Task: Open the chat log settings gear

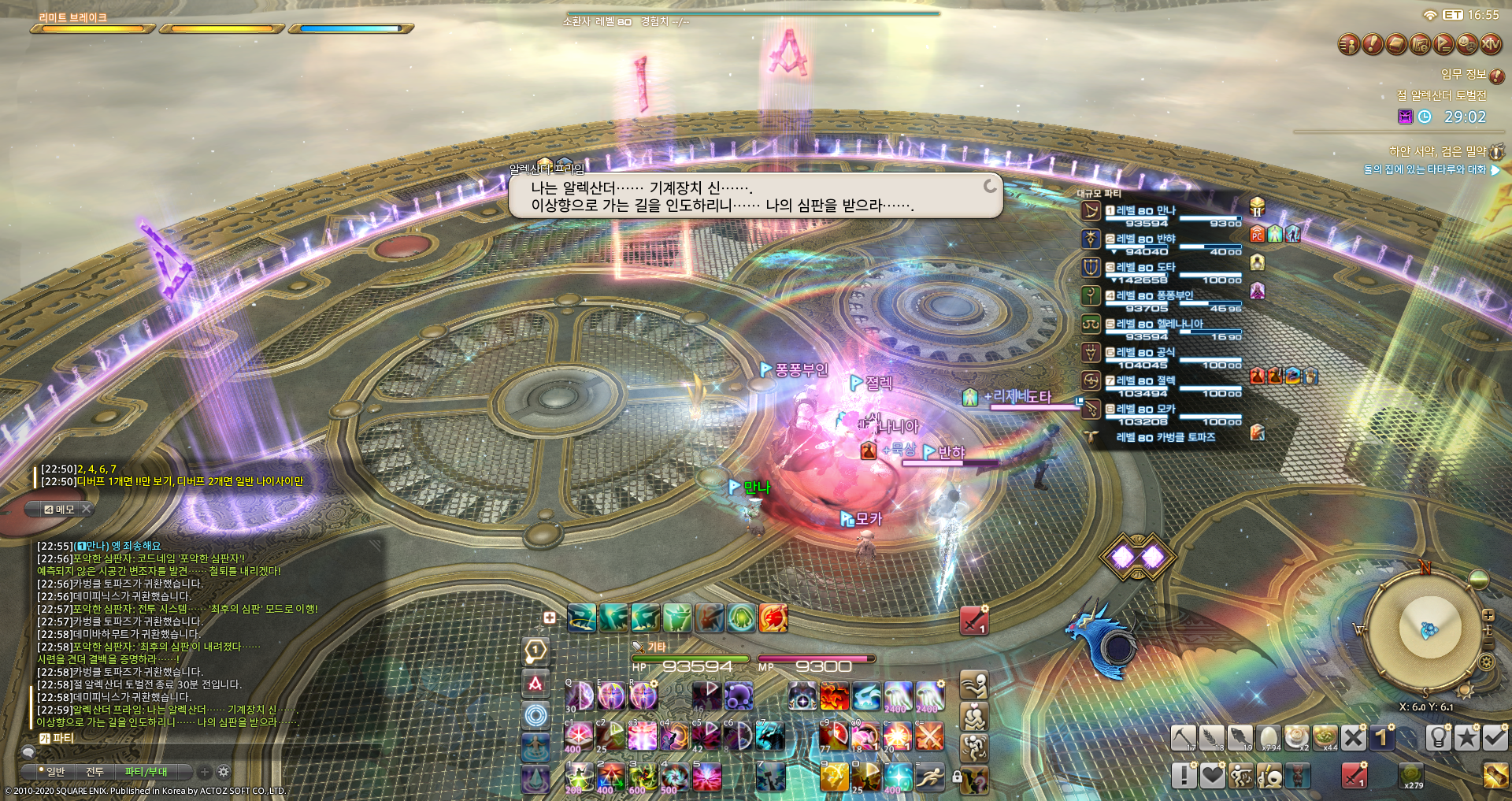Action: tap(224, 772)
